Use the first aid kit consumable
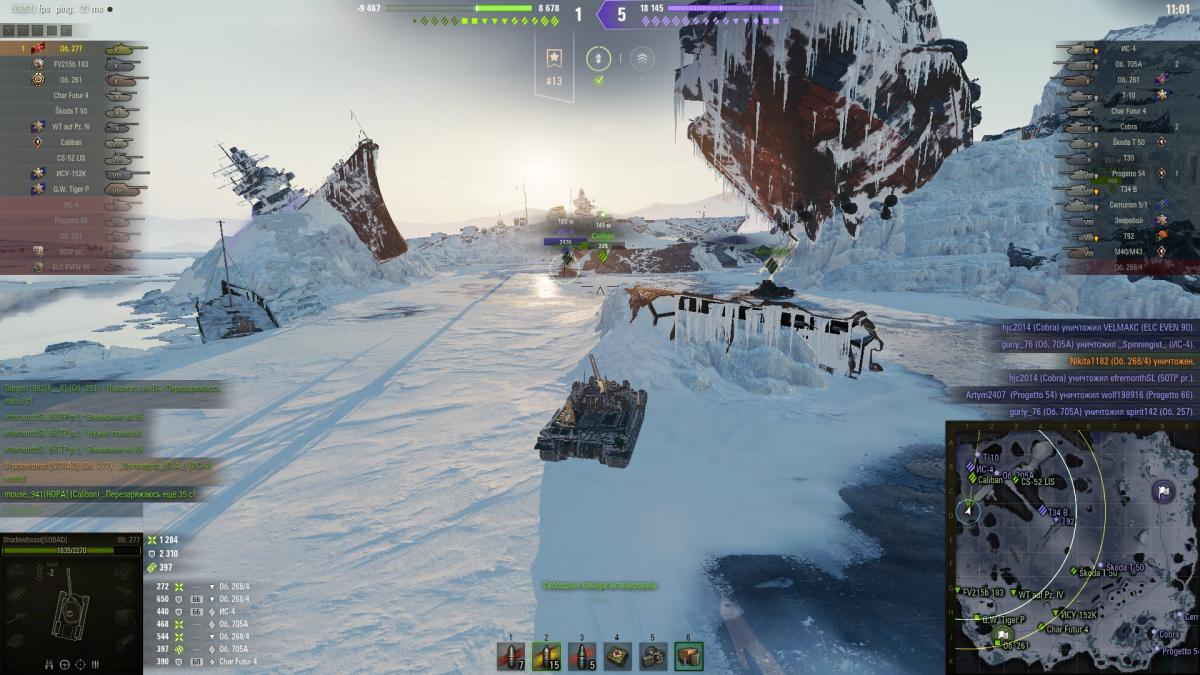 pyautogui.click(x=617, y=657)
